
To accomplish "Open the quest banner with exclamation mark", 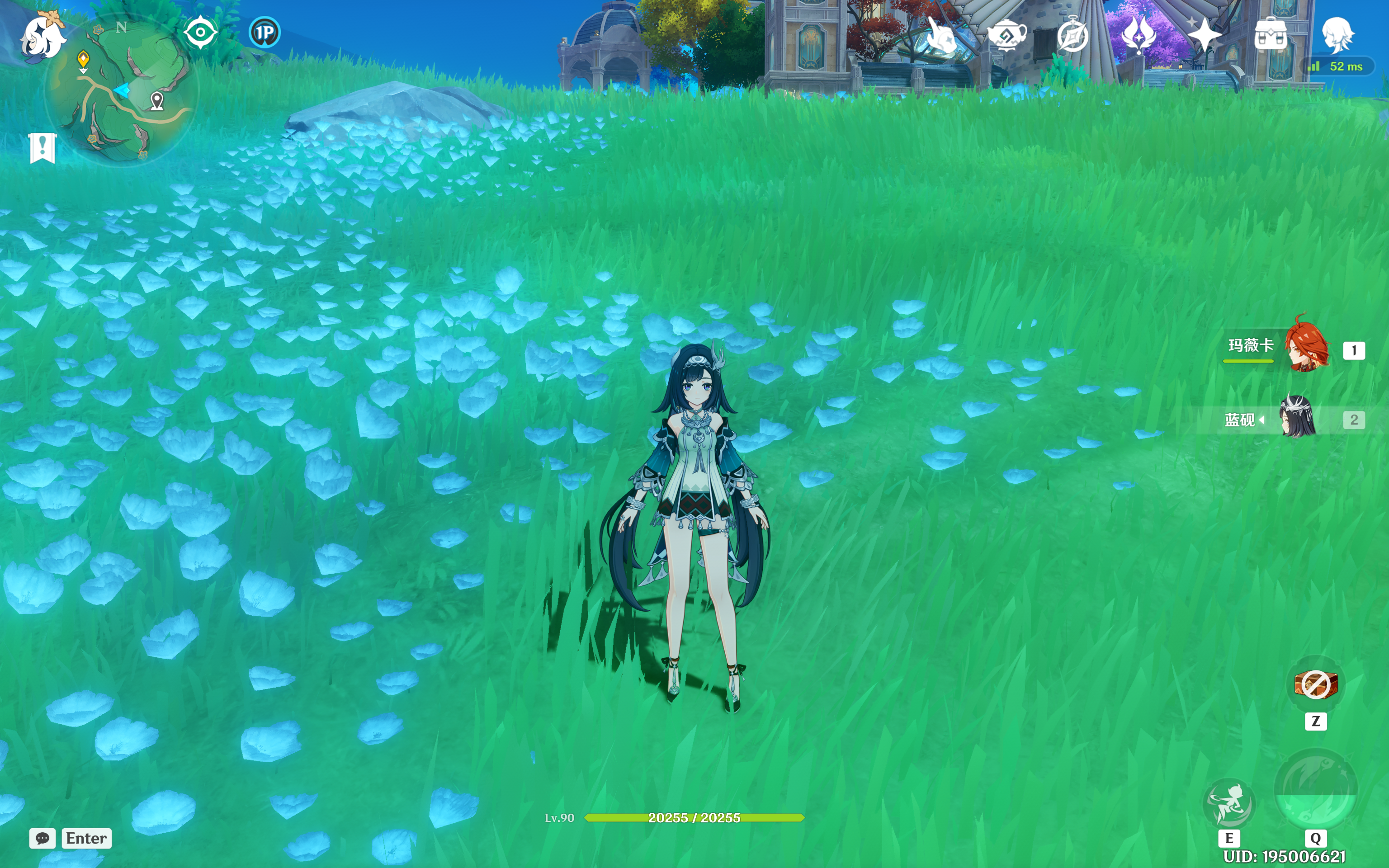I will [43, 148].
